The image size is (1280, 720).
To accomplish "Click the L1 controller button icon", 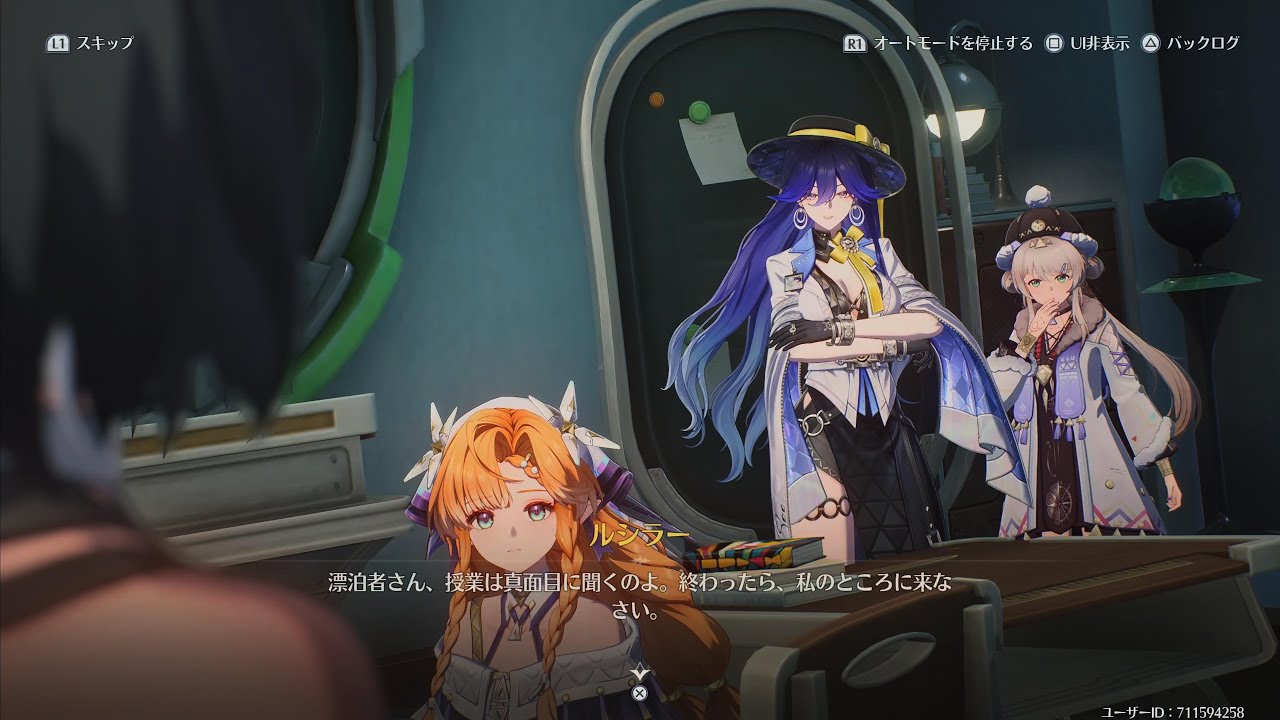I will (57, 43).
